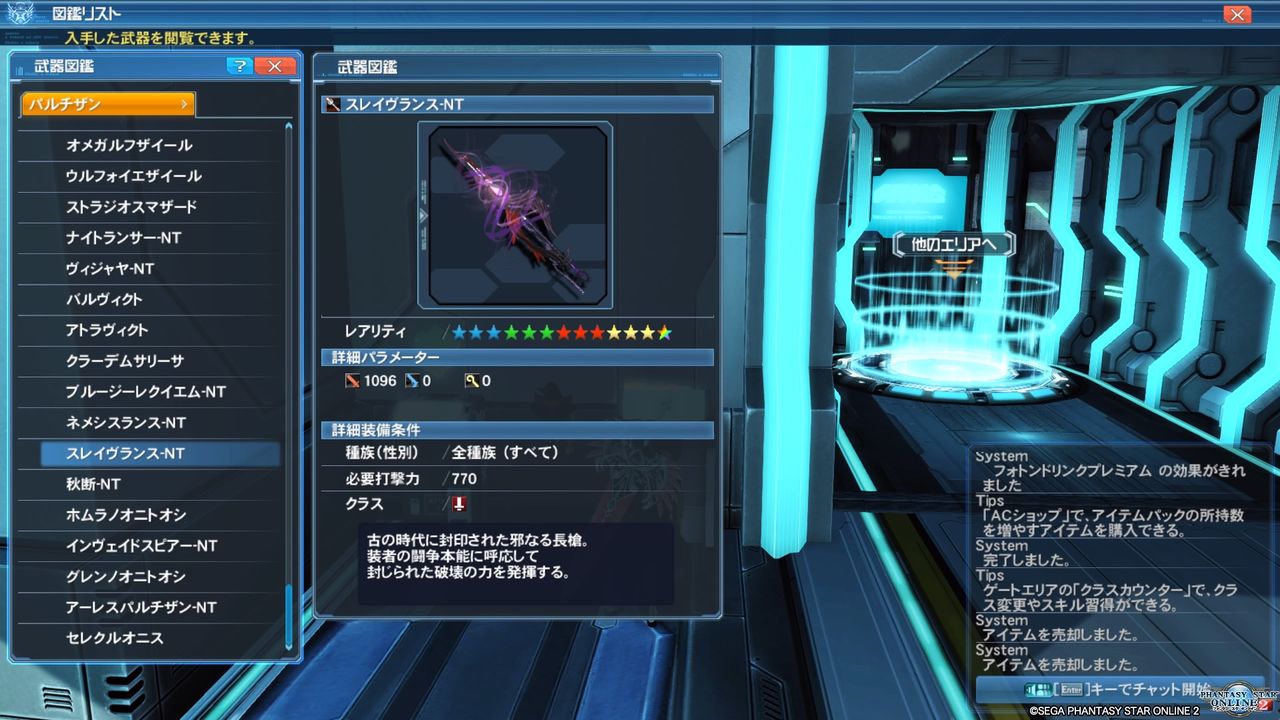Screen dimensions: 1280x720
Task: Click the blue help (?) icon on 武器図鑑 panel
Action: point(239,66)
